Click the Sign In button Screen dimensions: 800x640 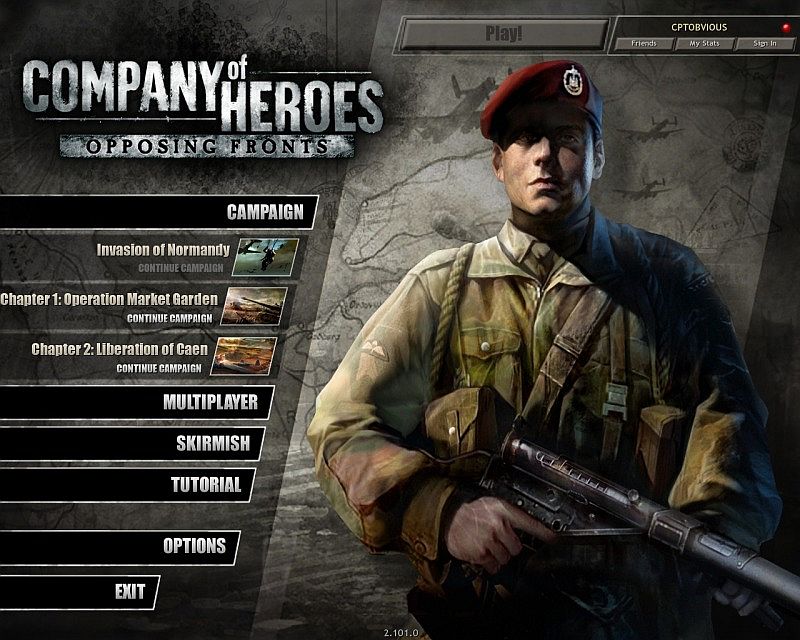pos(763,44)
